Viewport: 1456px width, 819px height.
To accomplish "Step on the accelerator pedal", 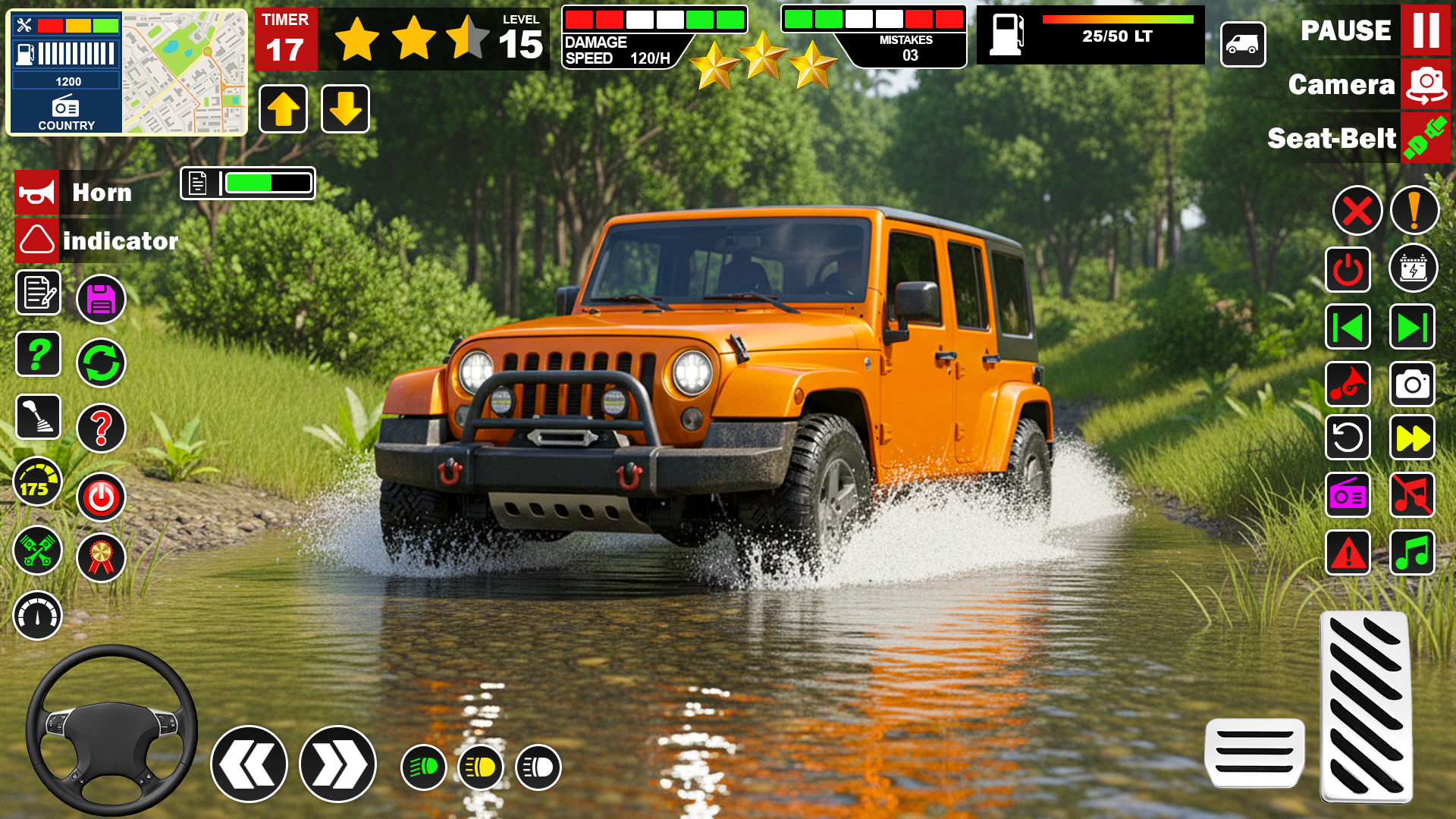I will pos(1367,707).
